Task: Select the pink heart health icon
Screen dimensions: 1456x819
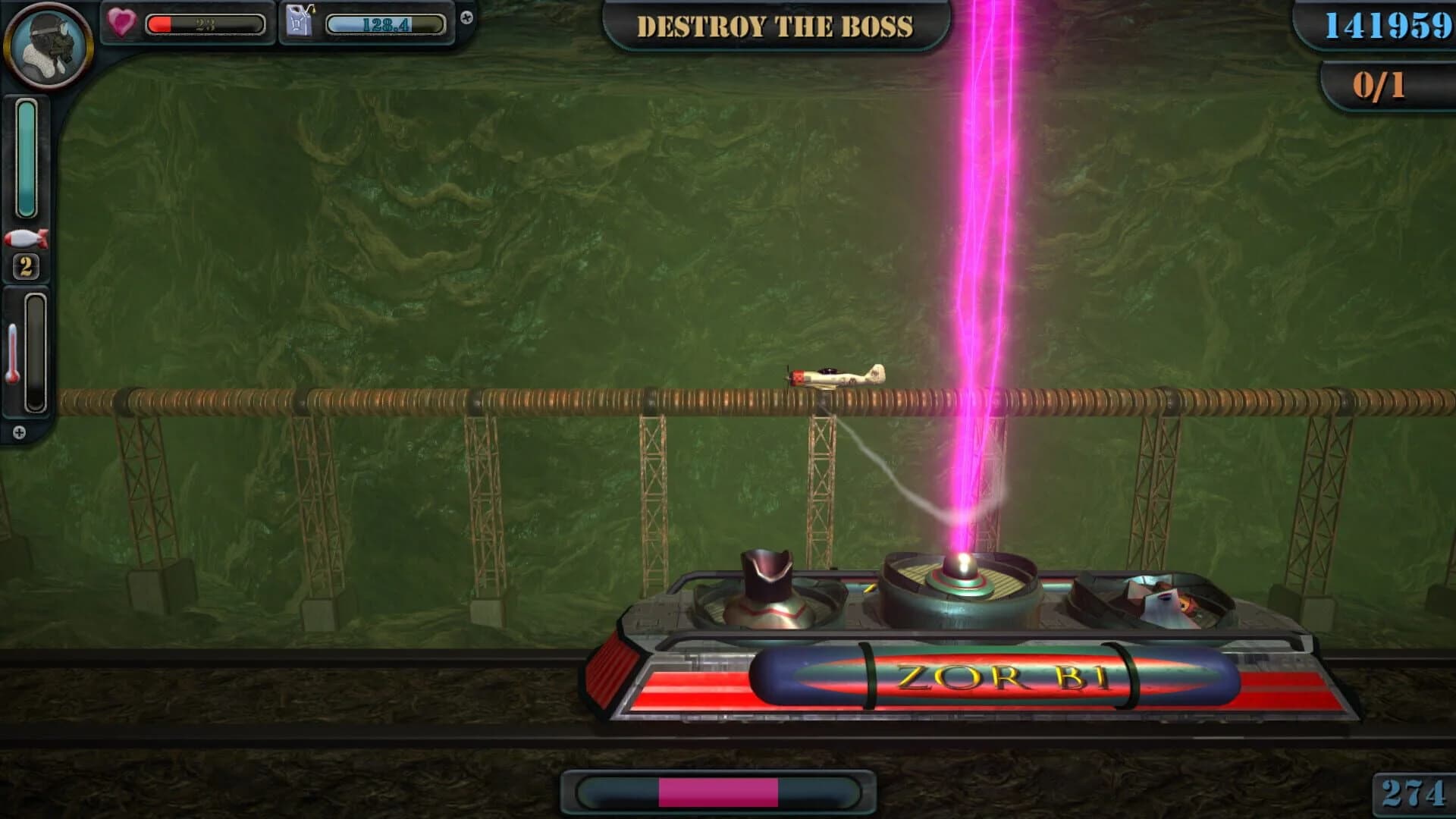Action: 121,23
